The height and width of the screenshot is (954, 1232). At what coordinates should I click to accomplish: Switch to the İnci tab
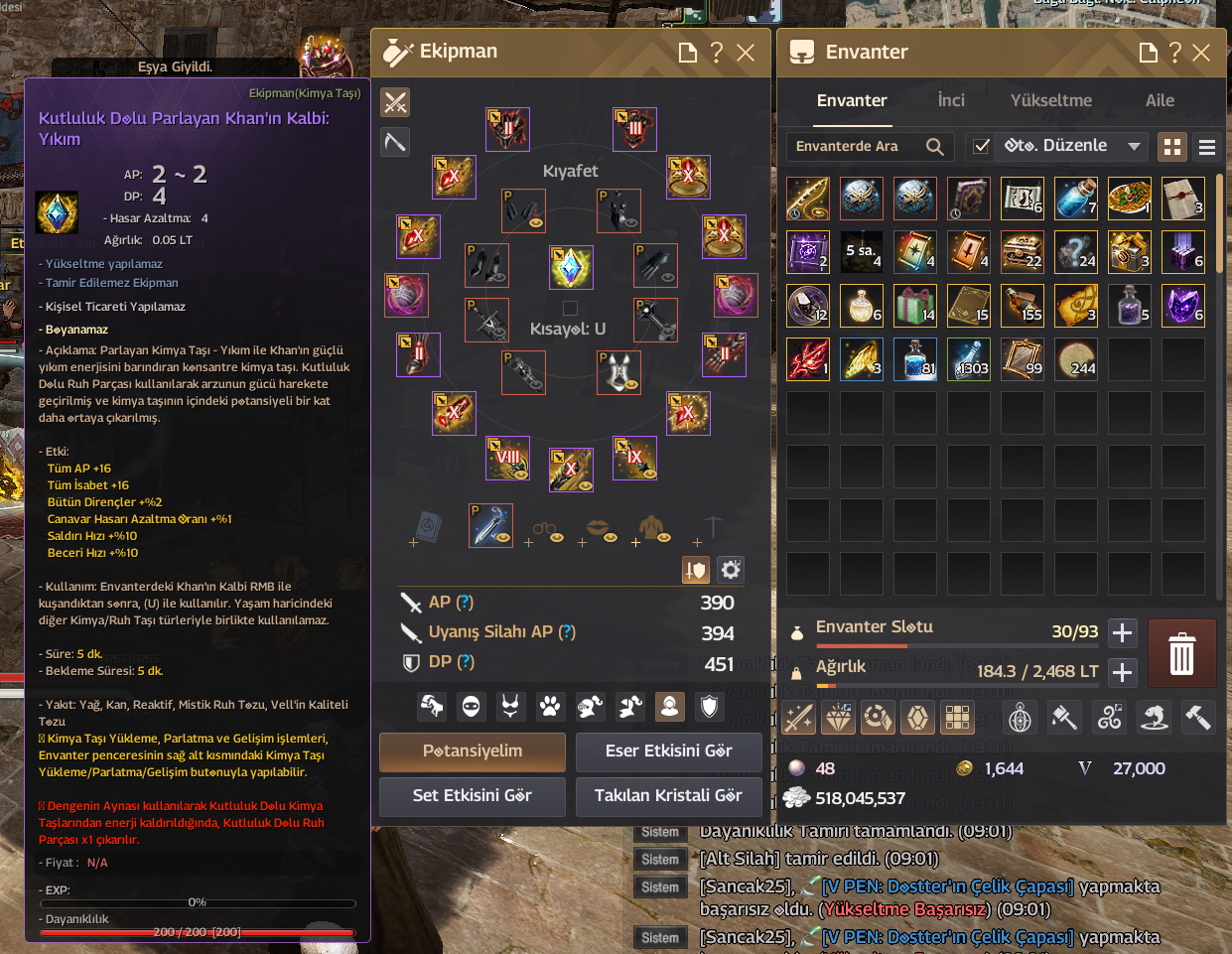click(x=950, y=100)
